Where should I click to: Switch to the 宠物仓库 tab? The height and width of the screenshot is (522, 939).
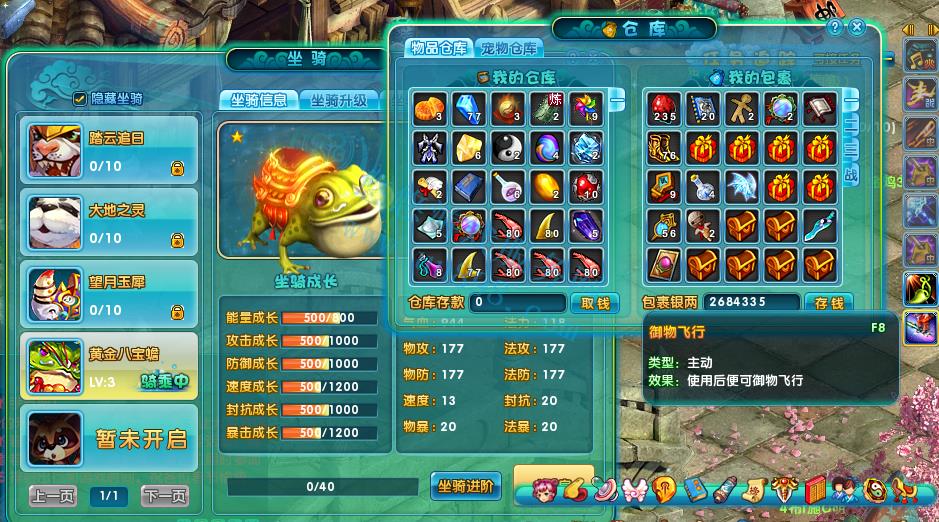click(x=508, y=48)
